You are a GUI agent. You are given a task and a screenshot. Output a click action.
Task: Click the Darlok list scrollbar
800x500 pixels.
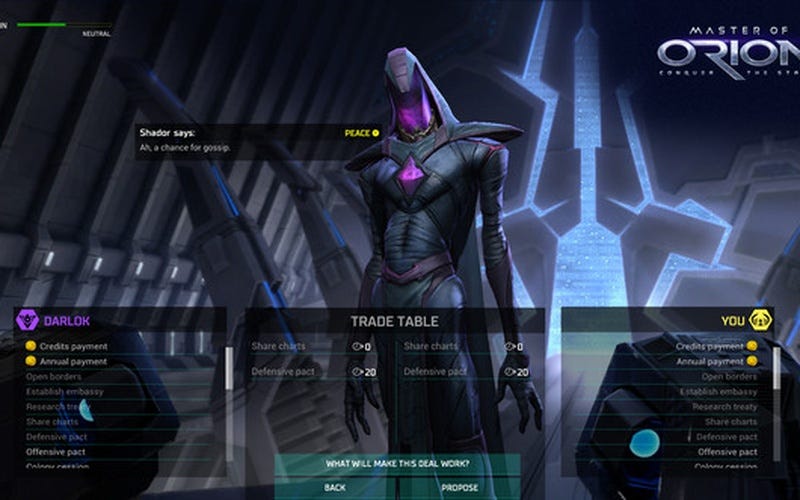(229, 372)
